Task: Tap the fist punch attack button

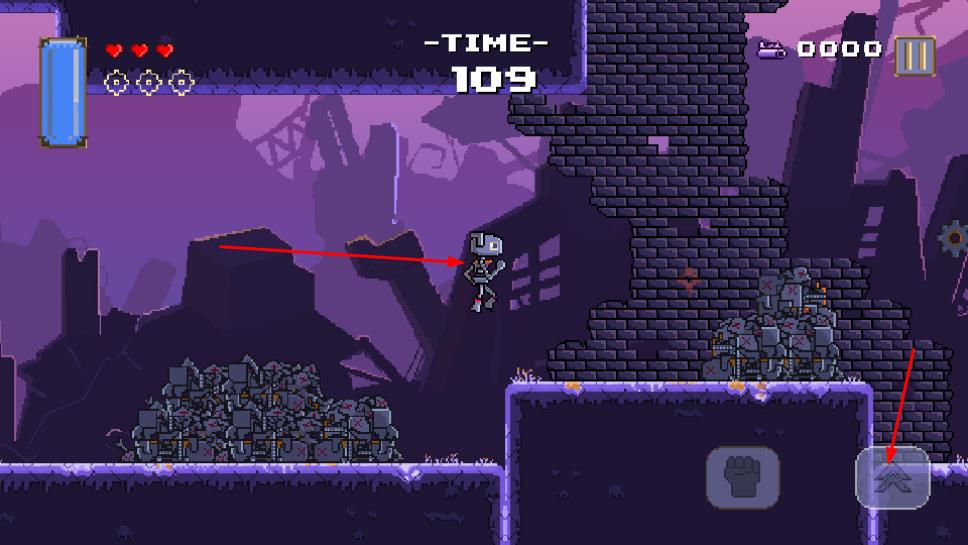Action: coord(742,477)
